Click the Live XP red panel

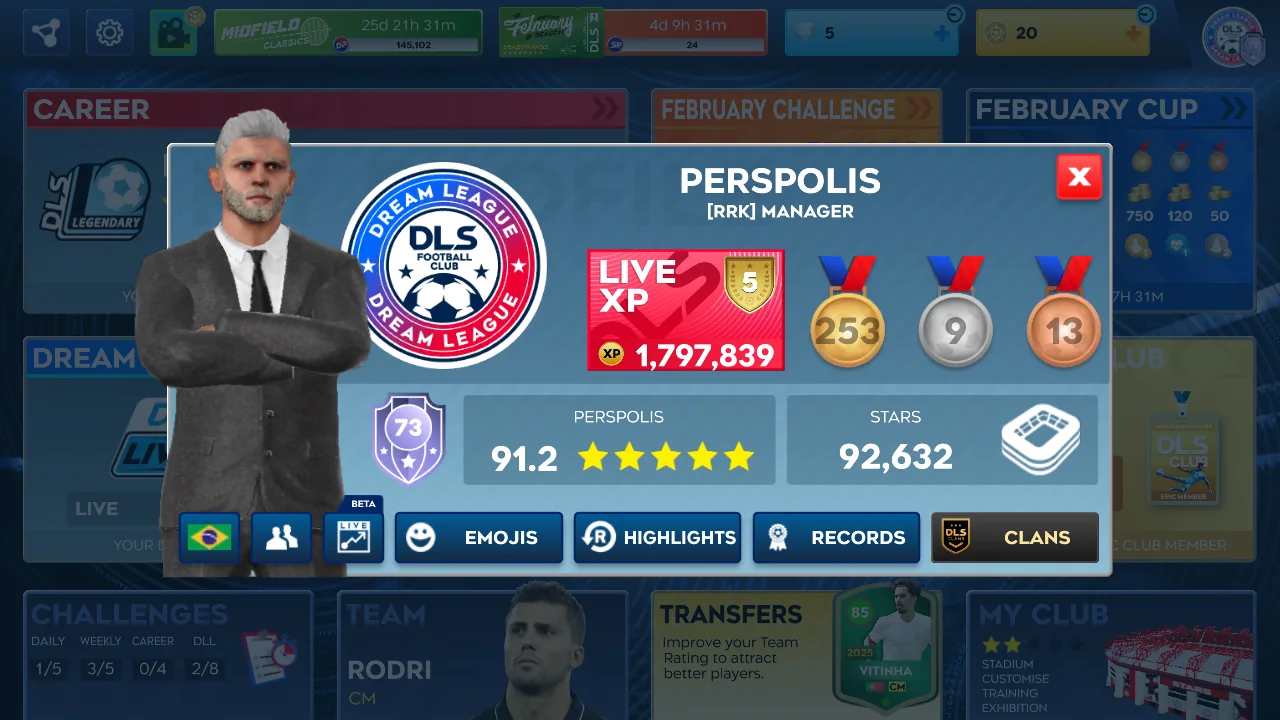pos(686,310)
